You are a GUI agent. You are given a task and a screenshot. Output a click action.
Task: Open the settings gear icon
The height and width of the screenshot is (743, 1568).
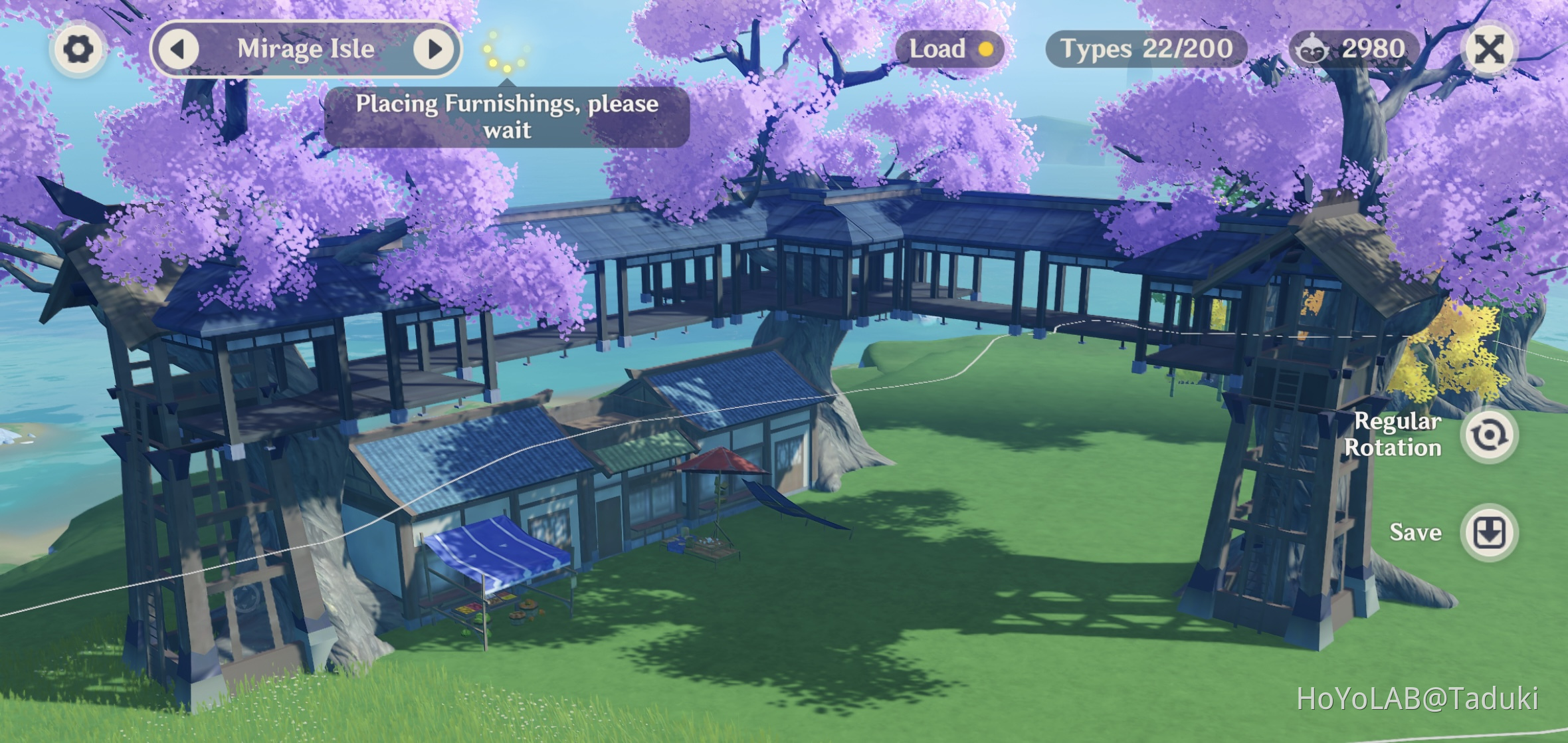click(x=78, y=49)
